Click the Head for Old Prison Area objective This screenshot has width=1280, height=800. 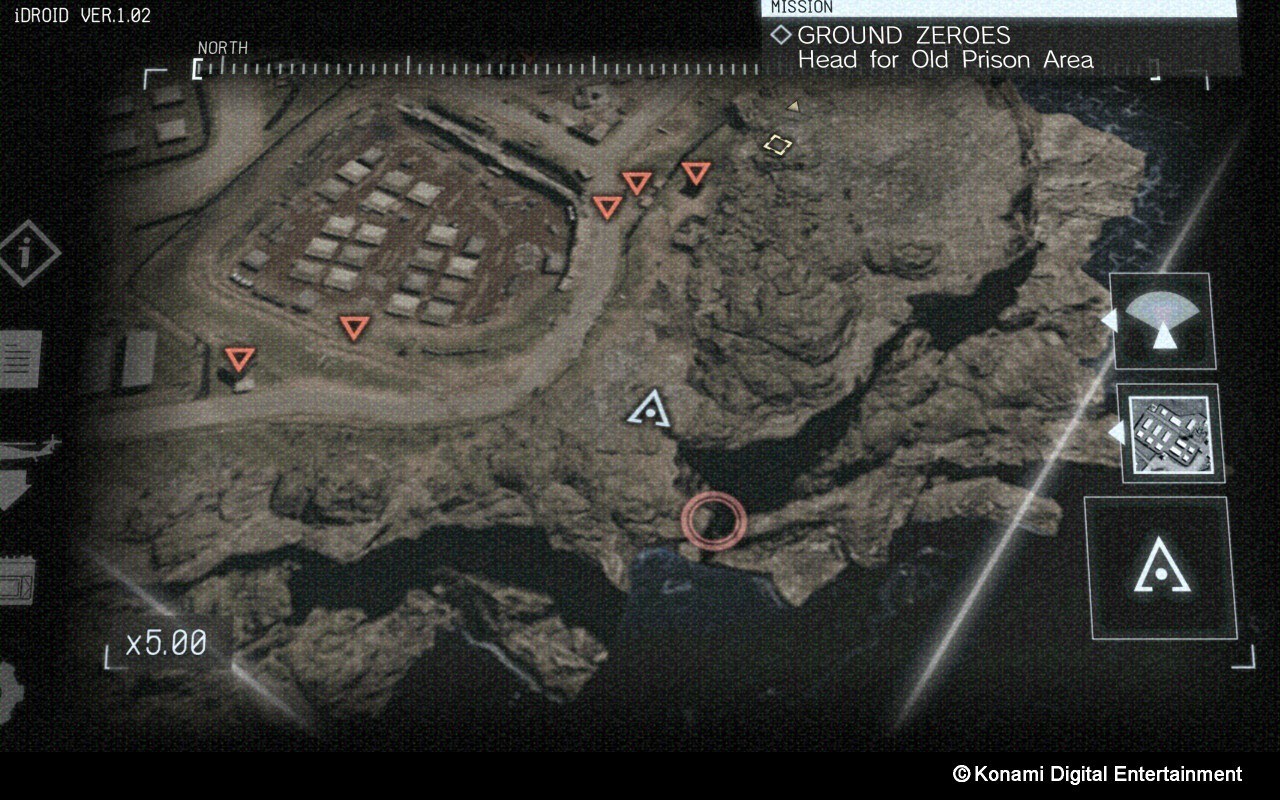[944, 60]
